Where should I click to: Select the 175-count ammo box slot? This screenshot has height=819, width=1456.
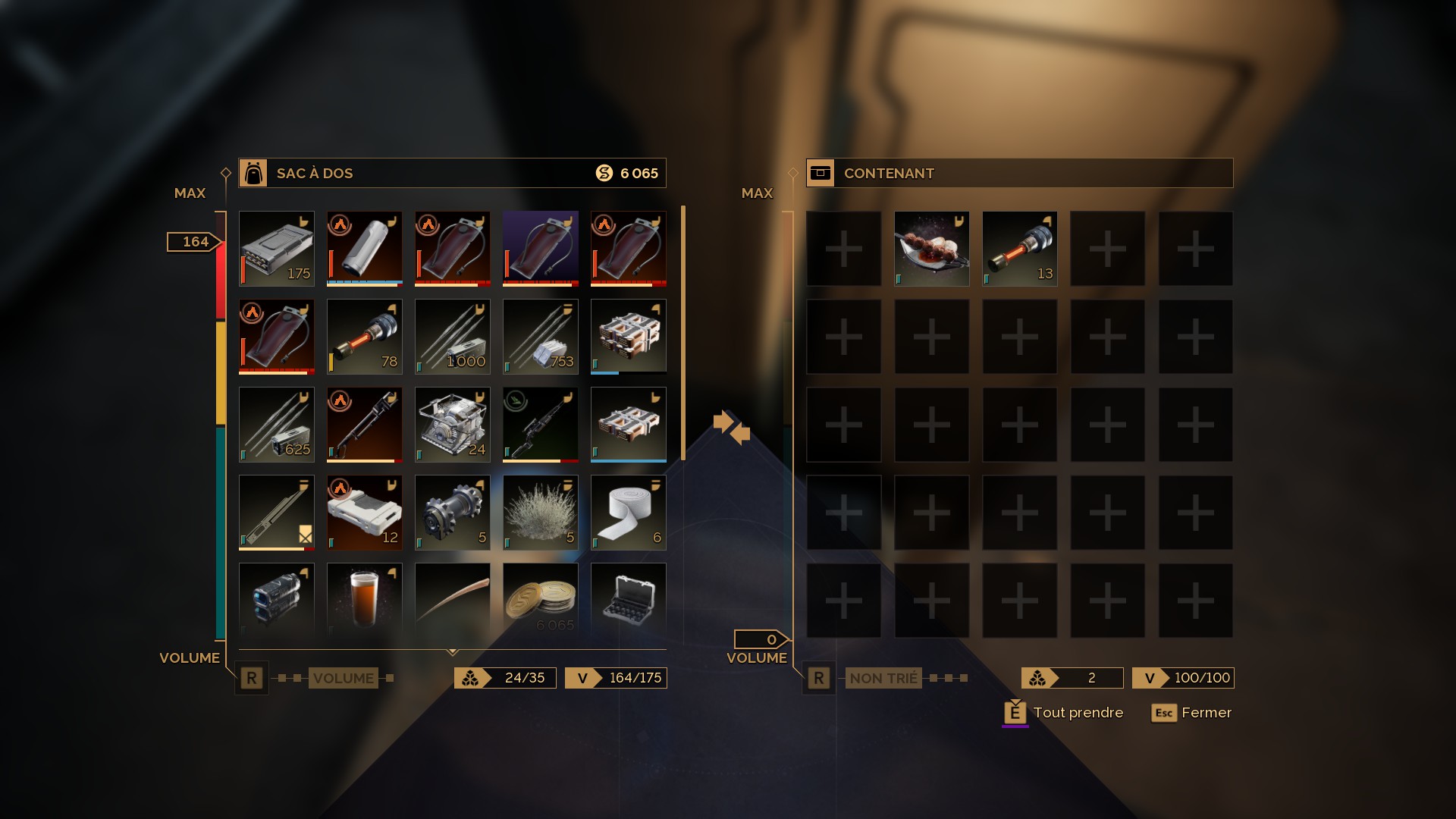277,249
